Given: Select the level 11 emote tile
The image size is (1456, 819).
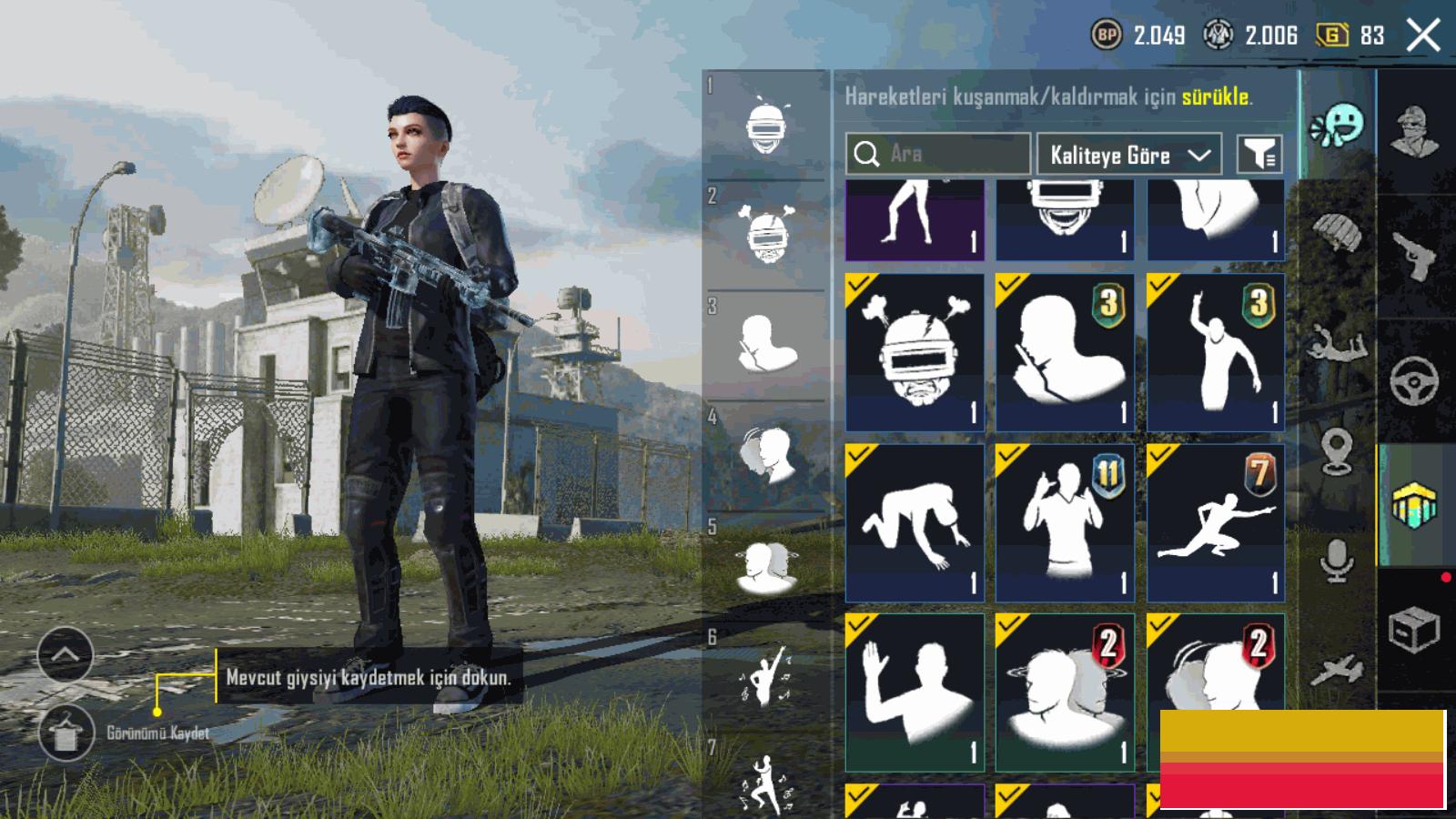Looking at the screenshot, I should [x=1065, y=522].
